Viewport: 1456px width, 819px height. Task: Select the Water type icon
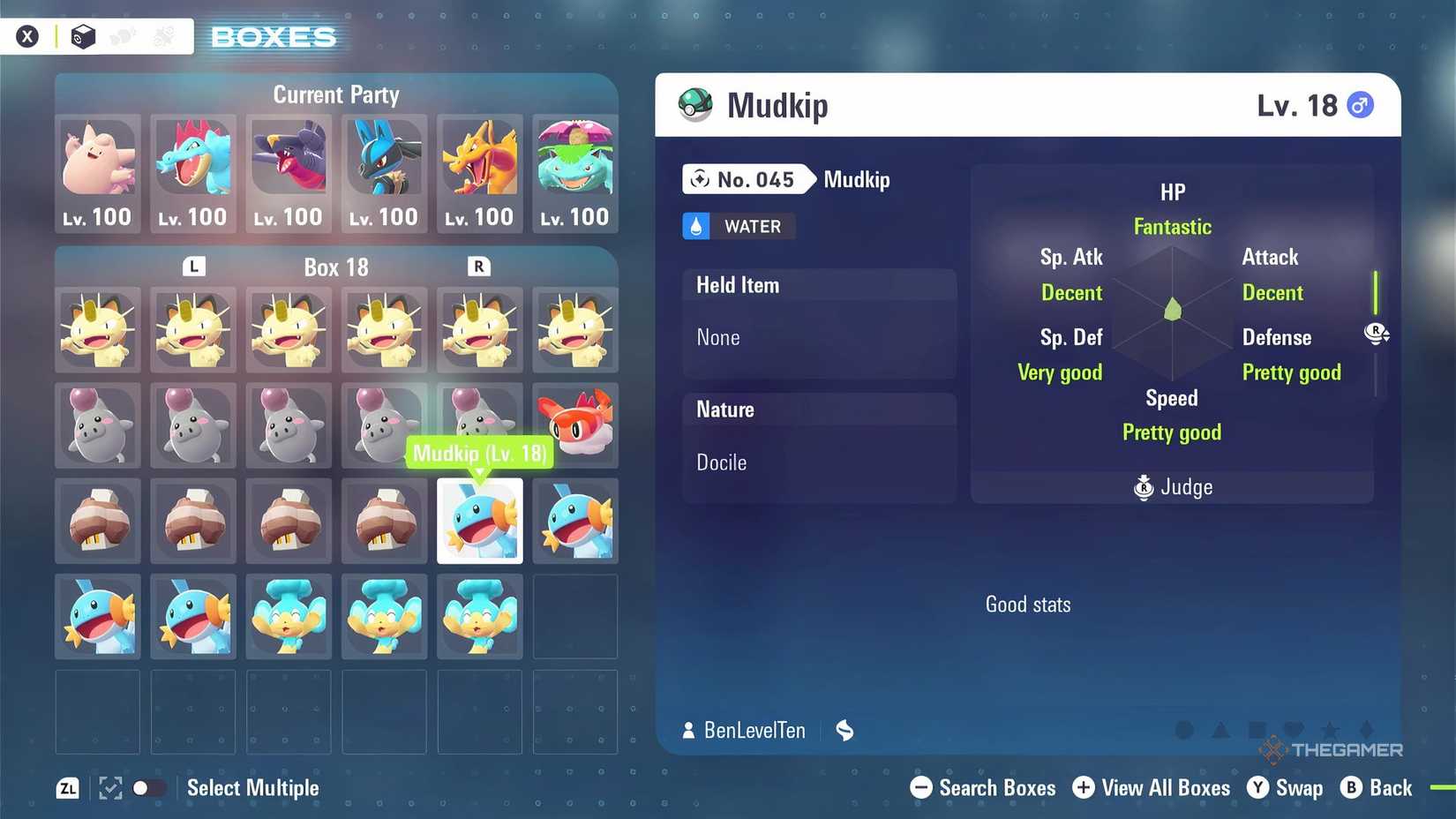(x=697, y=226)
